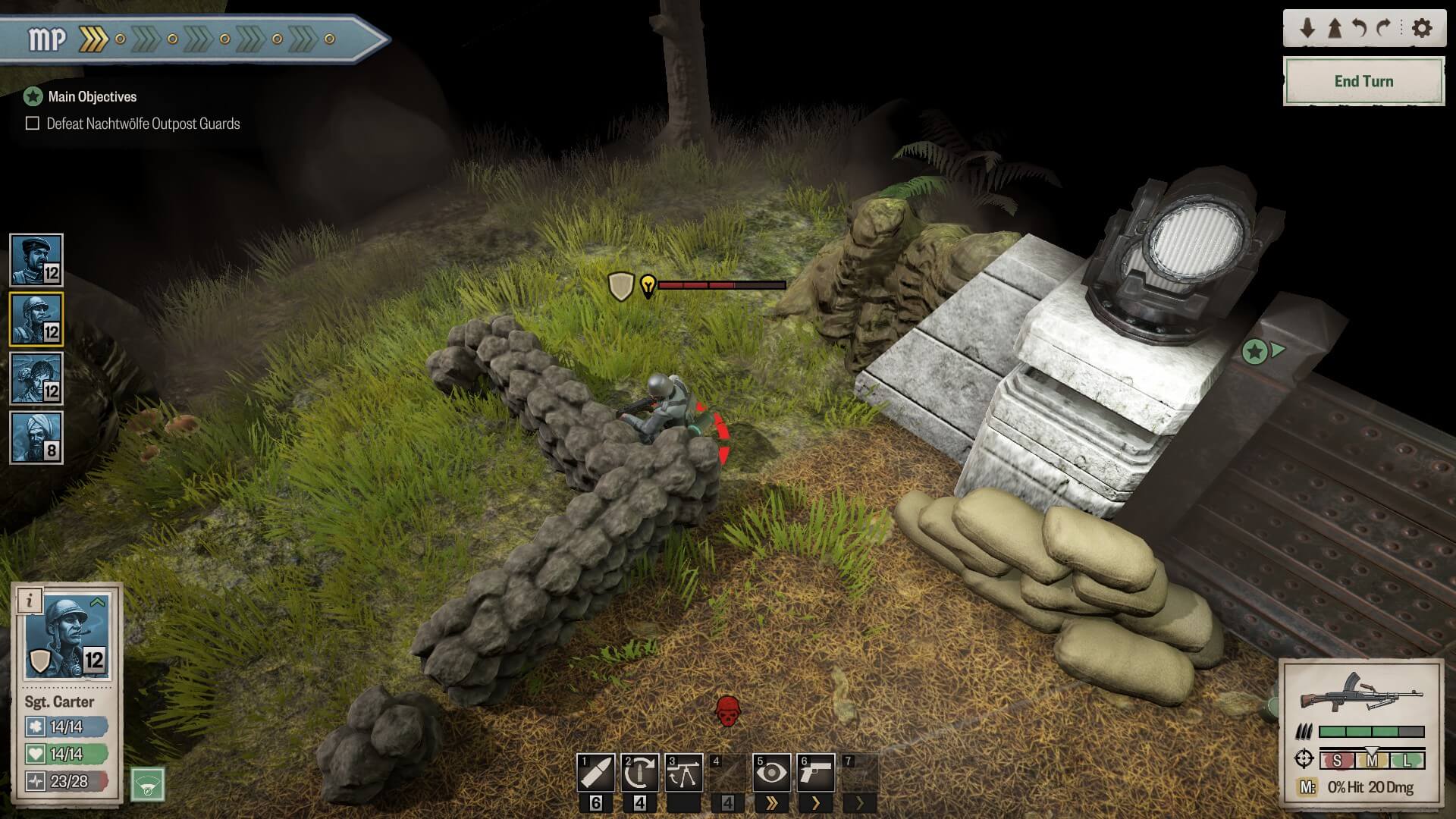The width and height of the screenshot is (1456, 819).
Task: Undo the last action with the left-curved arrow
Action: coord(1359,28)
